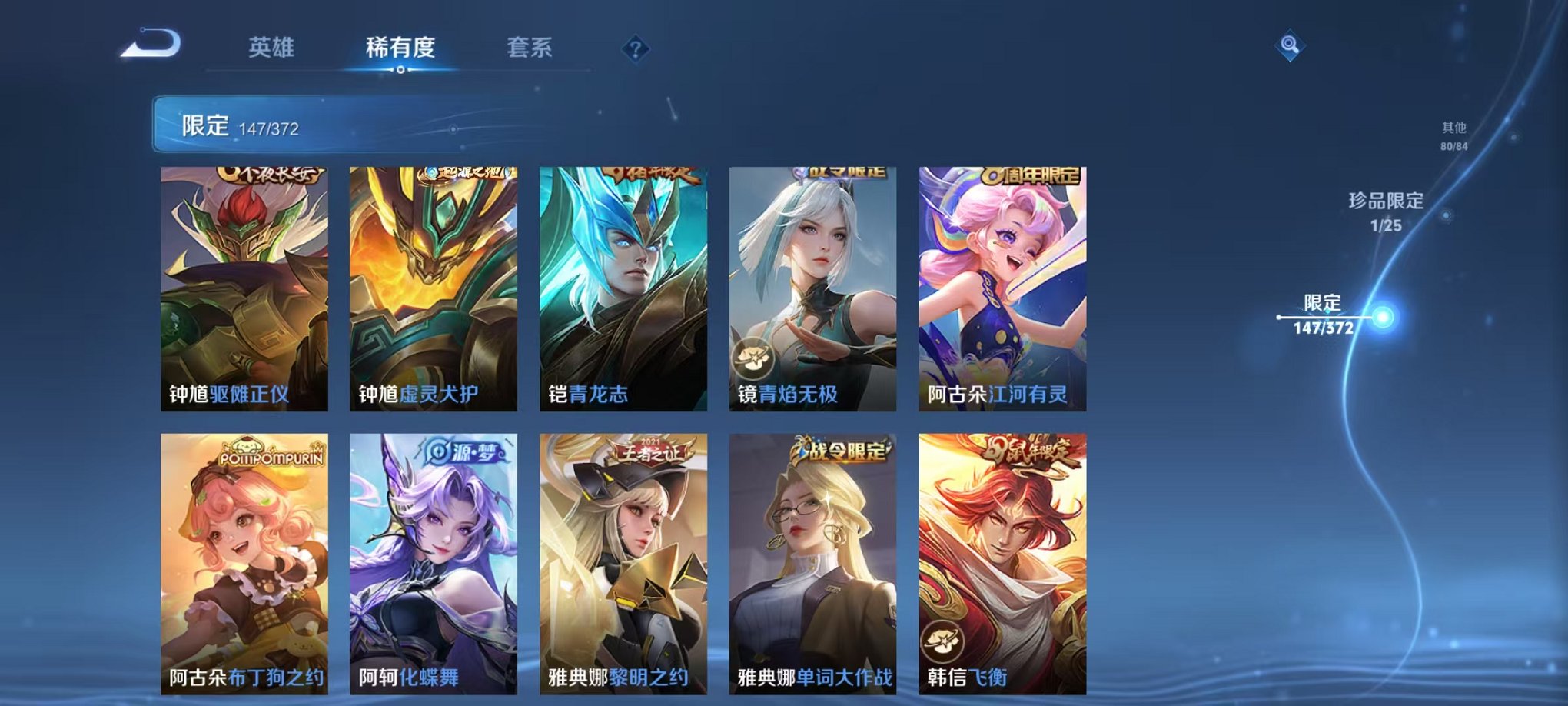Click the back arrow icon in top-left corner
Image resolution: width=1568 pixels, height=706 pixels.
(x=148, y=42)
